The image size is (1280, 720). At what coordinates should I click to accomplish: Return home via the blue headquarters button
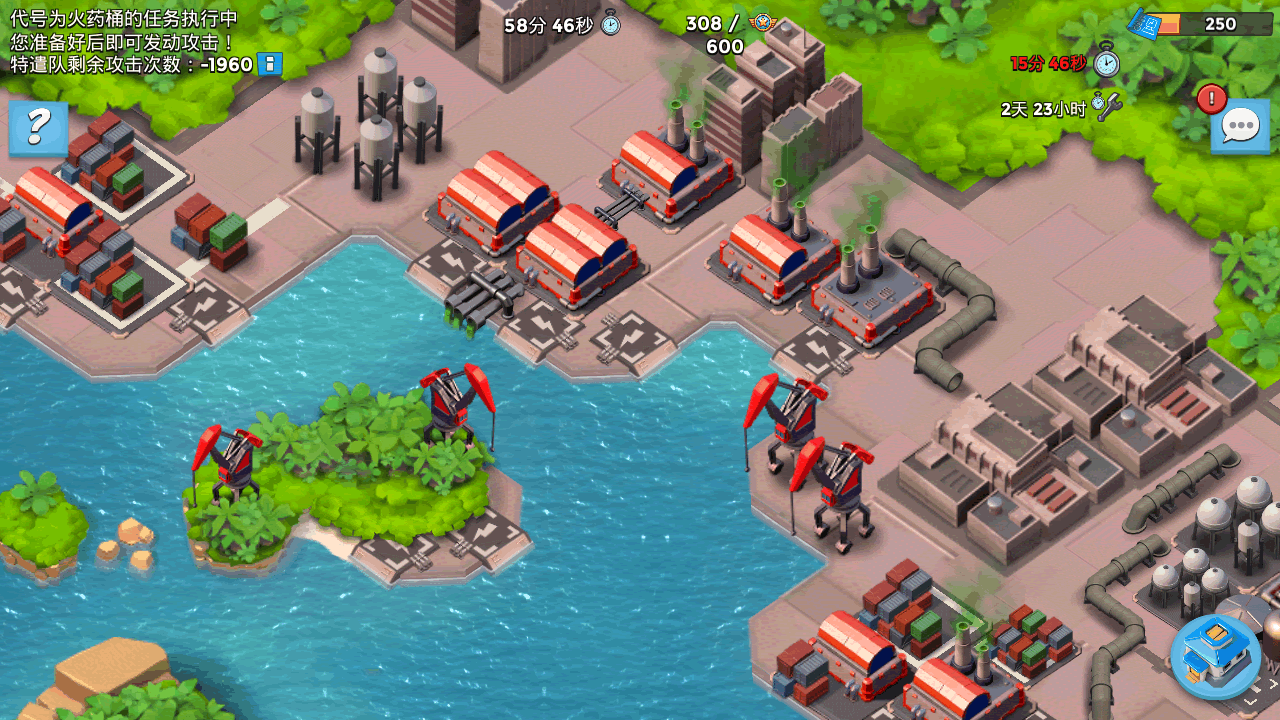point(1216,655)
